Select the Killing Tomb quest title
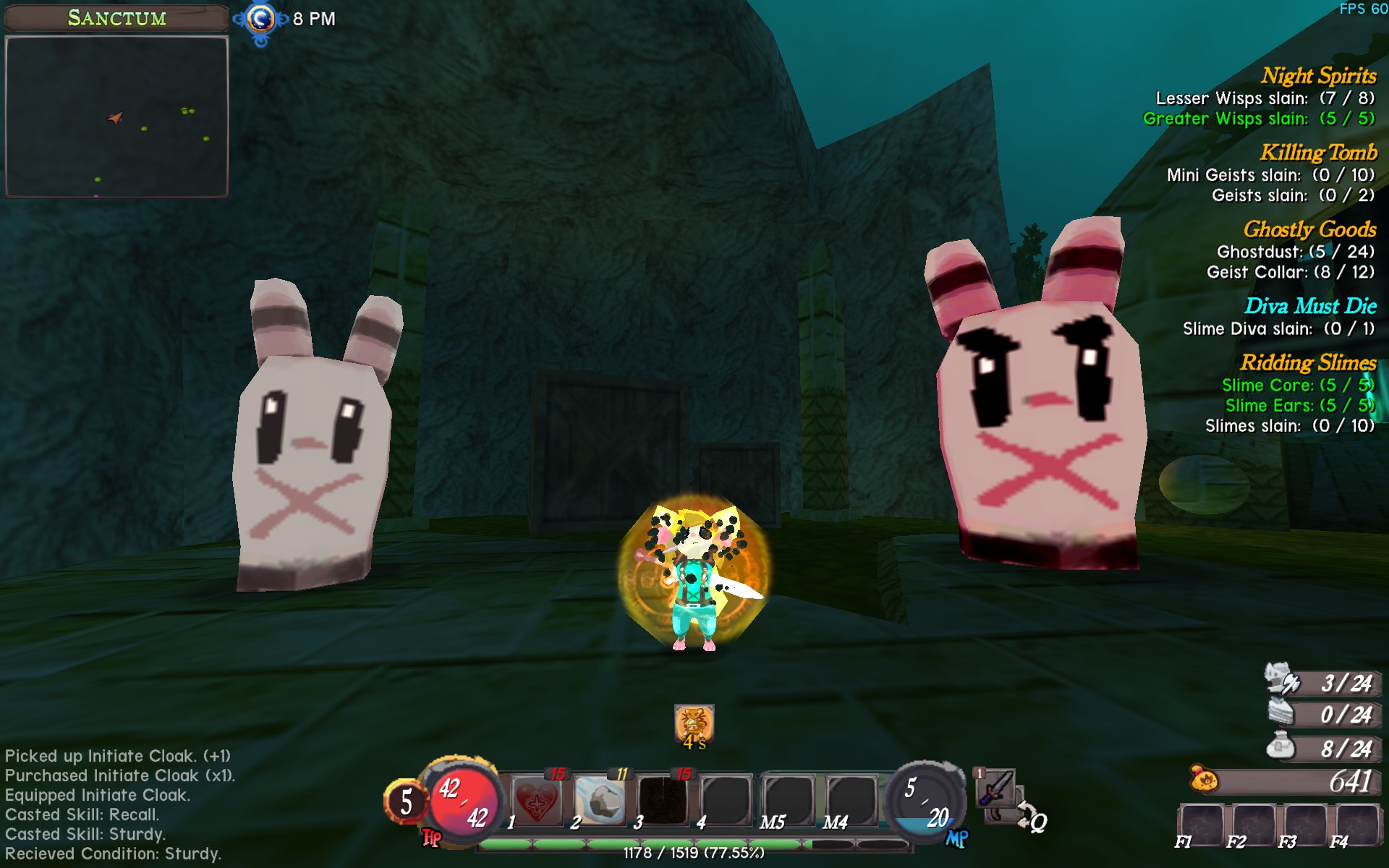 (1318, 153)
